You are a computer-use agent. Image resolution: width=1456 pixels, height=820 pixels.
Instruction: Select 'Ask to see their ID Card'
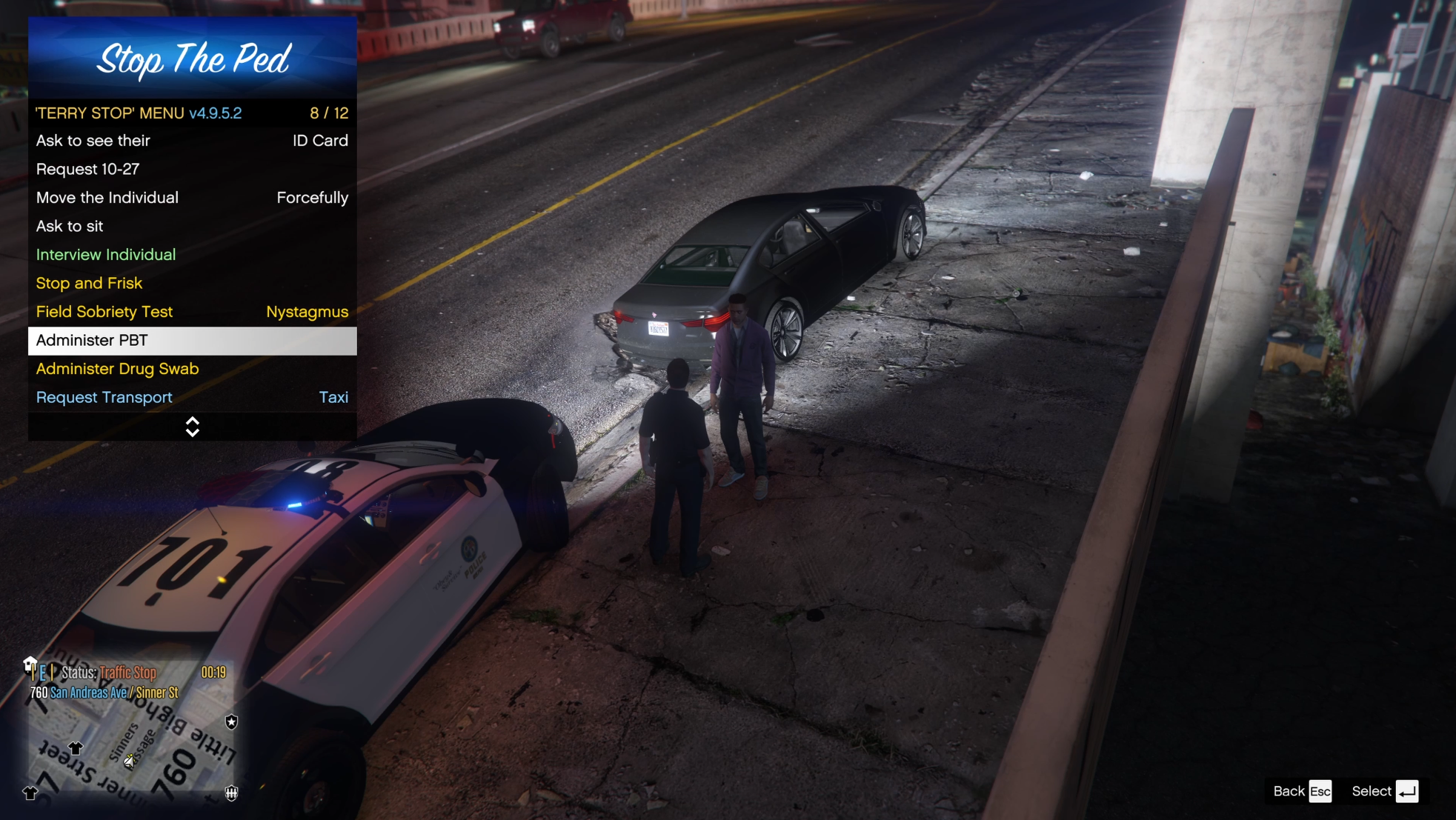[x=192, y=141]
